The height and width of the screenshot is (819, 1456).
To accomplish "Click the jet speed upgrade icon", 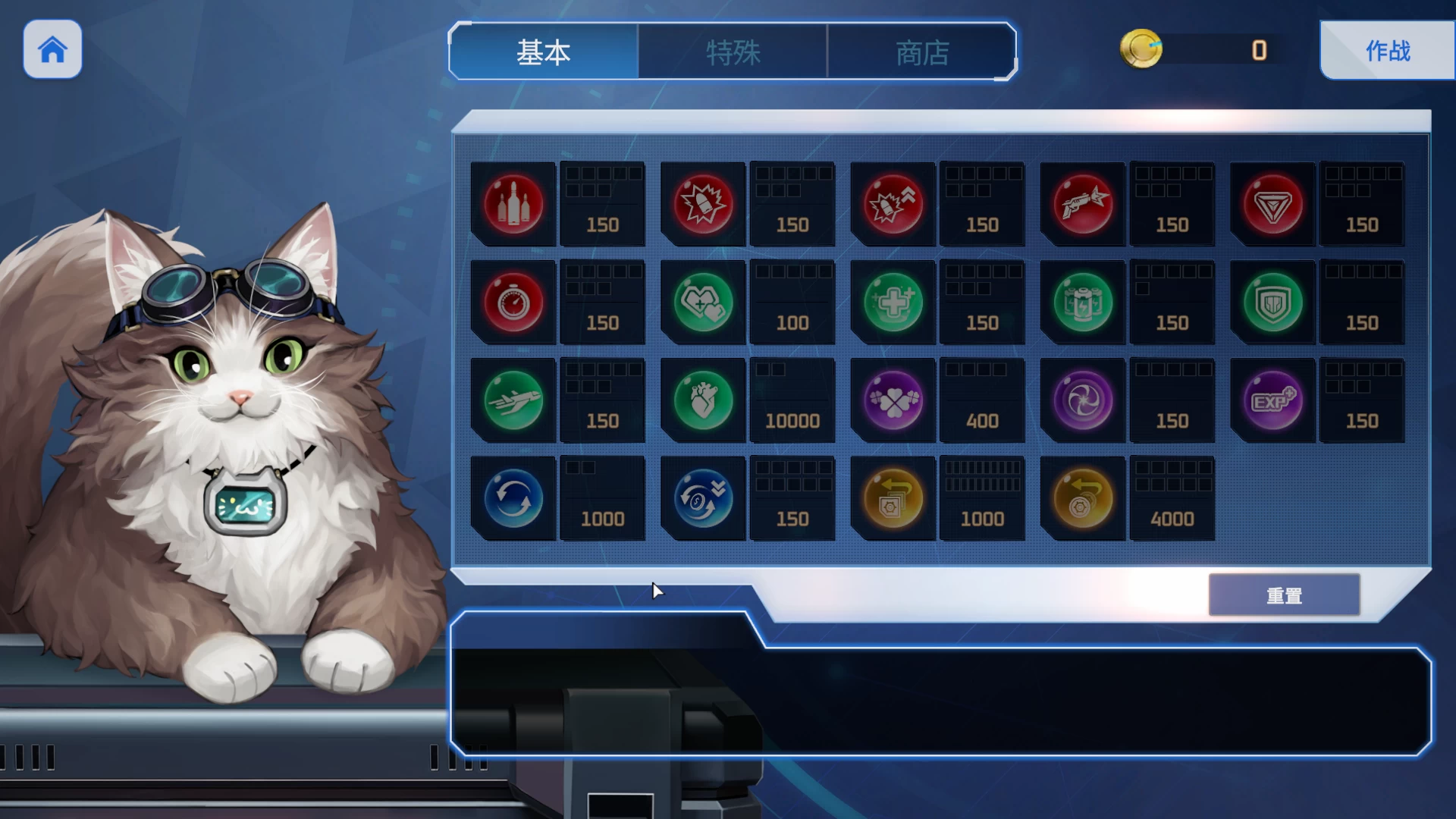I will [x=513, y=400].
